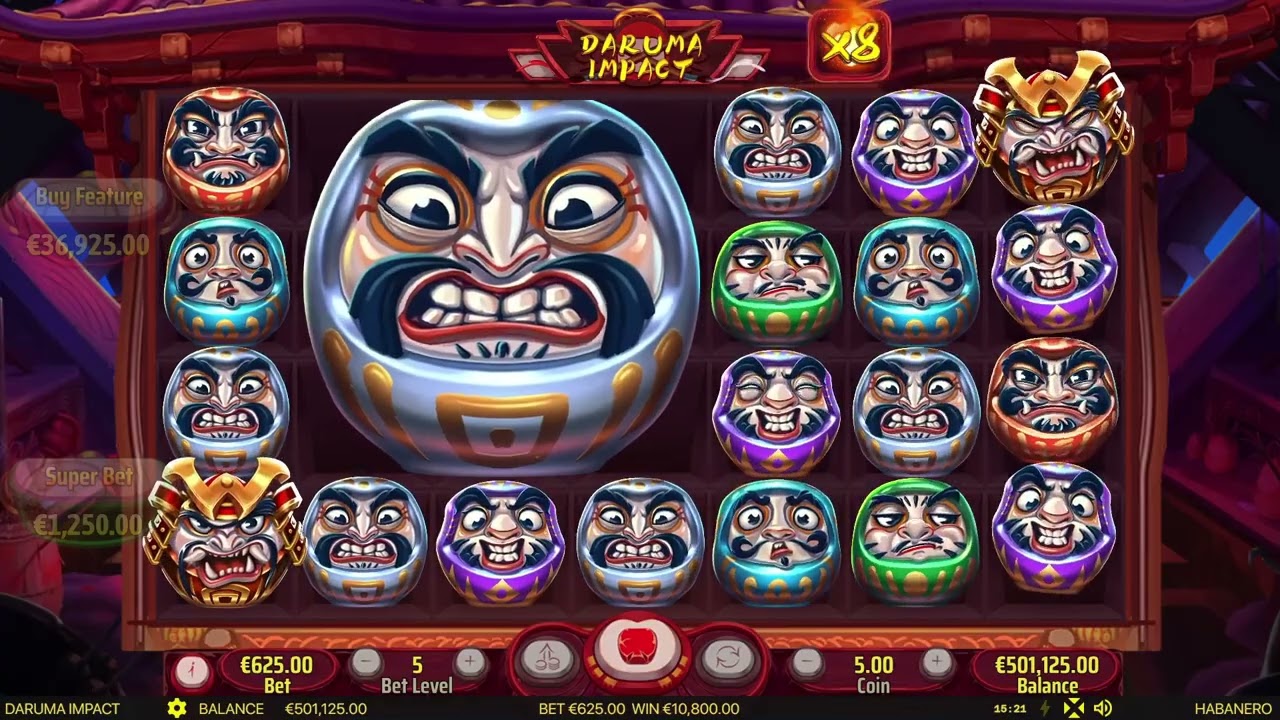Raise the Coin value
The height and width of the screenshot is (720, 1280).
tap(936, 662)
